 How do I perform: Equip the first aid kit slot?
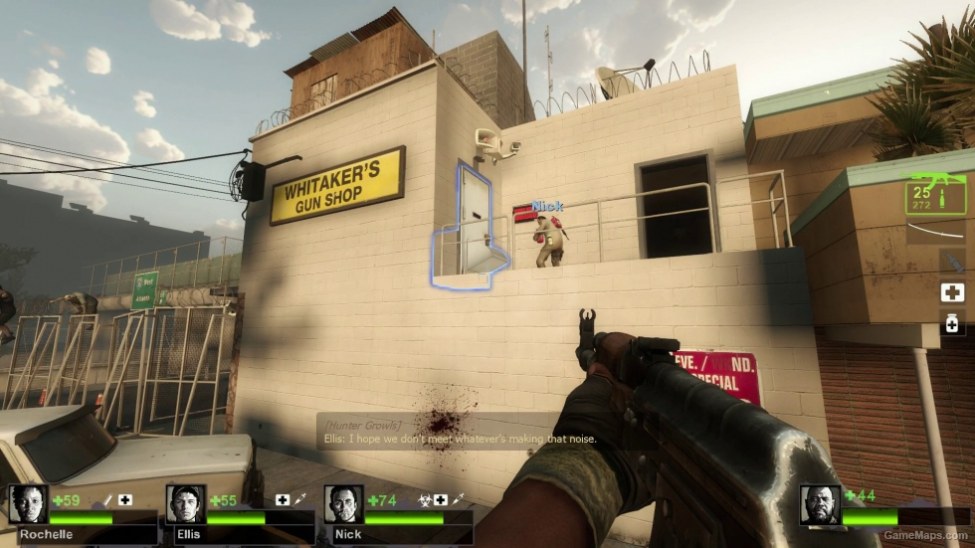click(x=951, y=293)
